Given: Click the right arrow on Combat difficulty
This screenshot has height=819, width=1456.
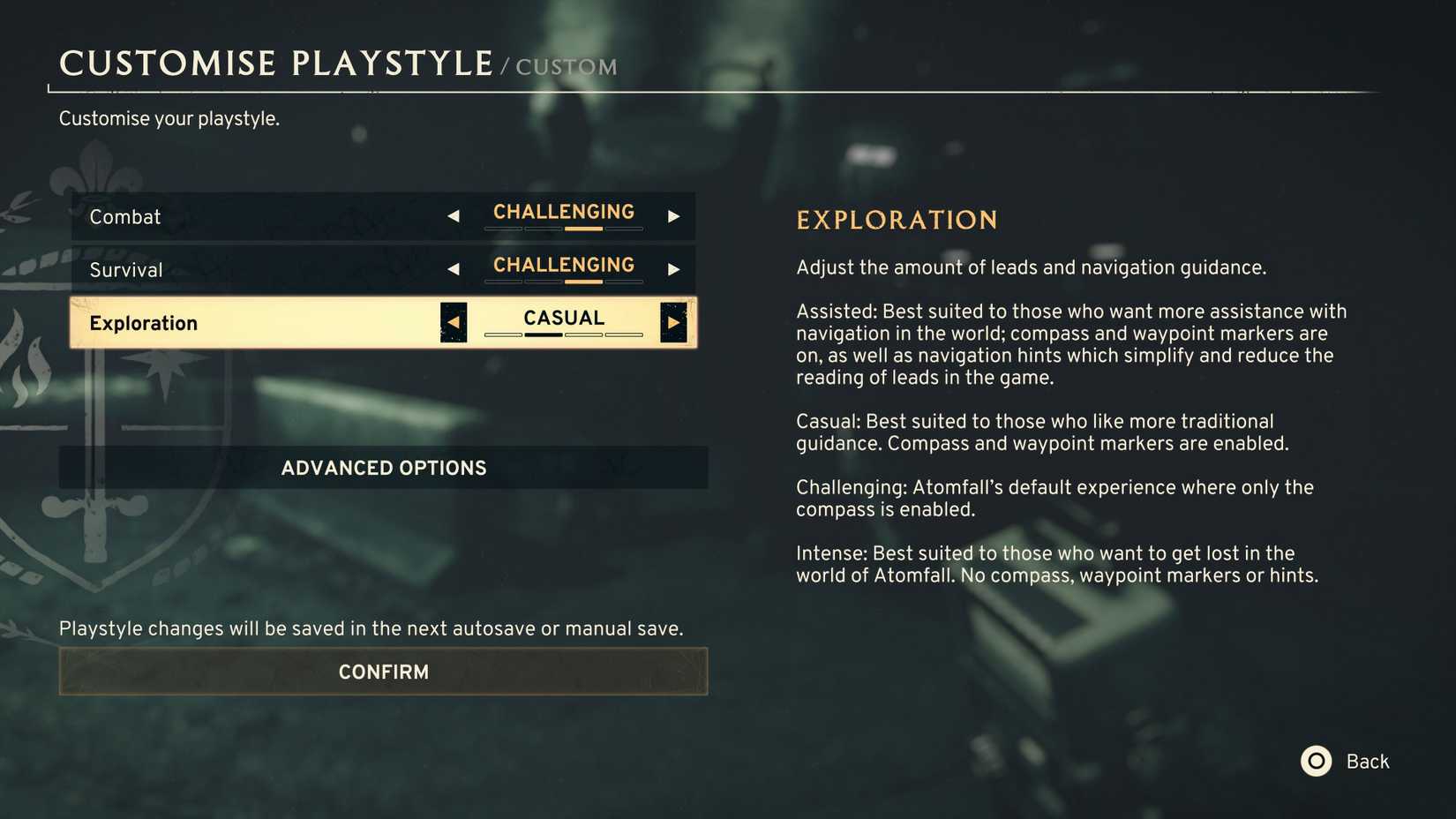Looking at the screenshot, I should [674, 215].
